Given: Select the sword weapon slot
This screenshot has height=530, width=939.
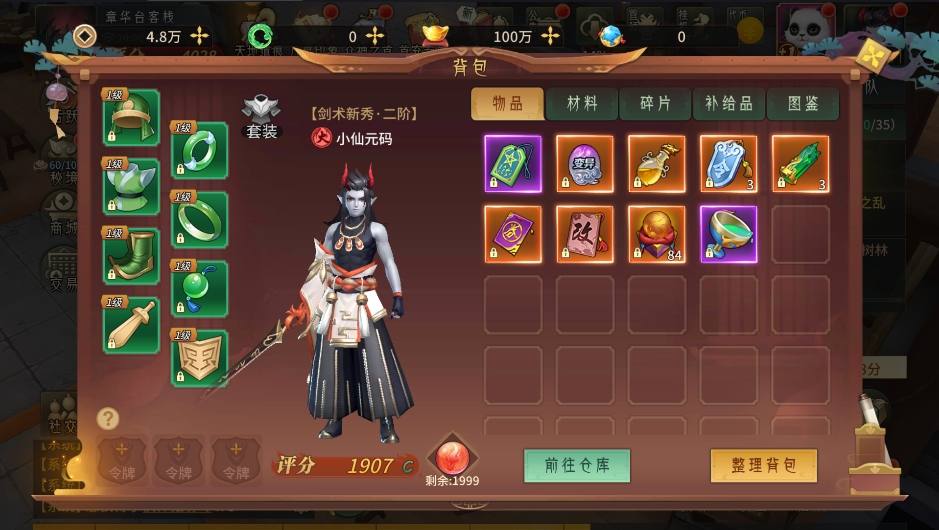Looking at the screenshot, I should 131,325.
